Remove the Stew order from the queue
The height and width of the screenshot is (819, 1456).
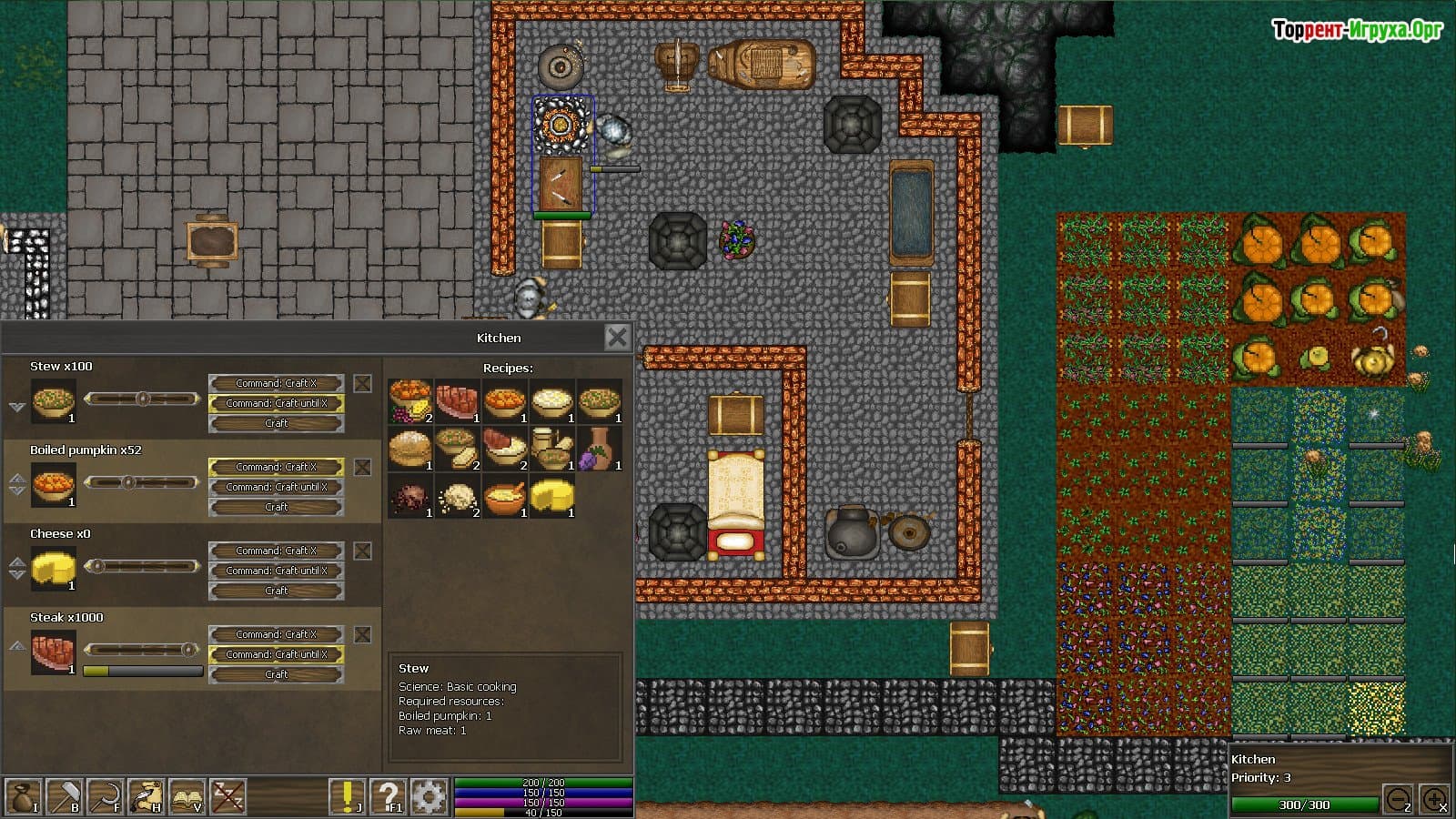click(x=362, y=383)
